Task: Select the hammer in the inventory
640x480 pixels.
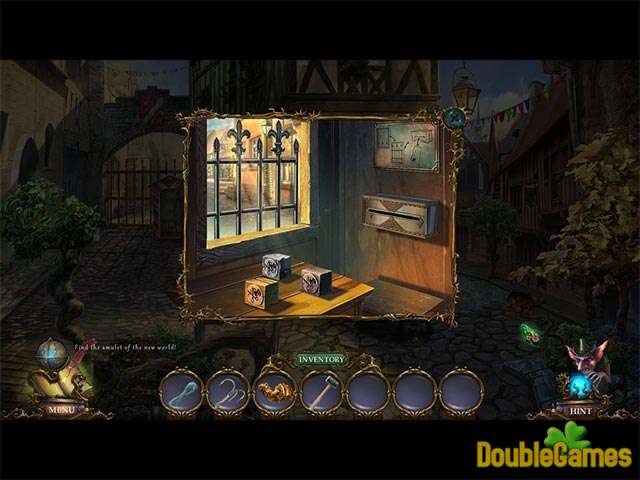Action: [x=321, y=390]
